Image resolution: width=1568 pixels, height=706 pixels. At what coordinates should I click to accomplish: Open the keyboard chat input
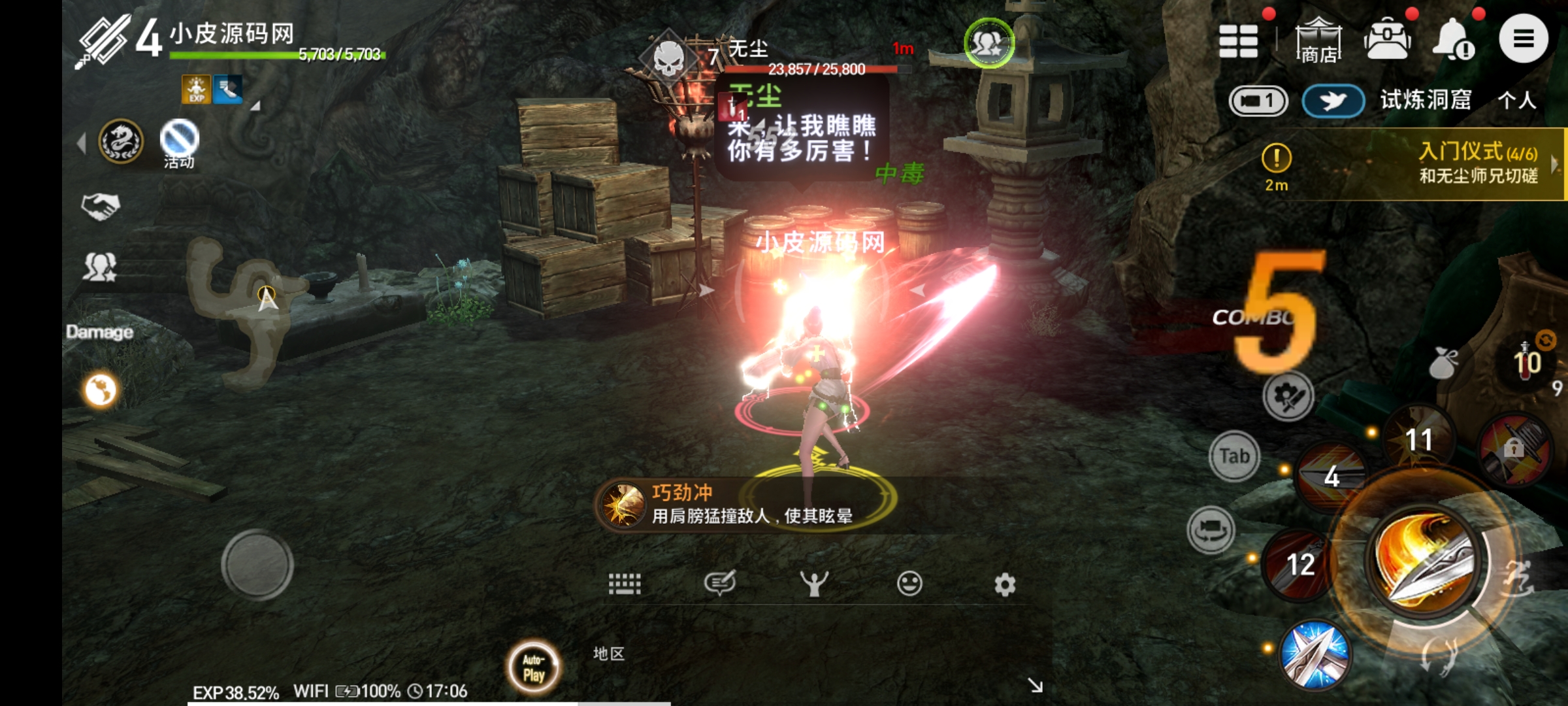coord(625,583)
